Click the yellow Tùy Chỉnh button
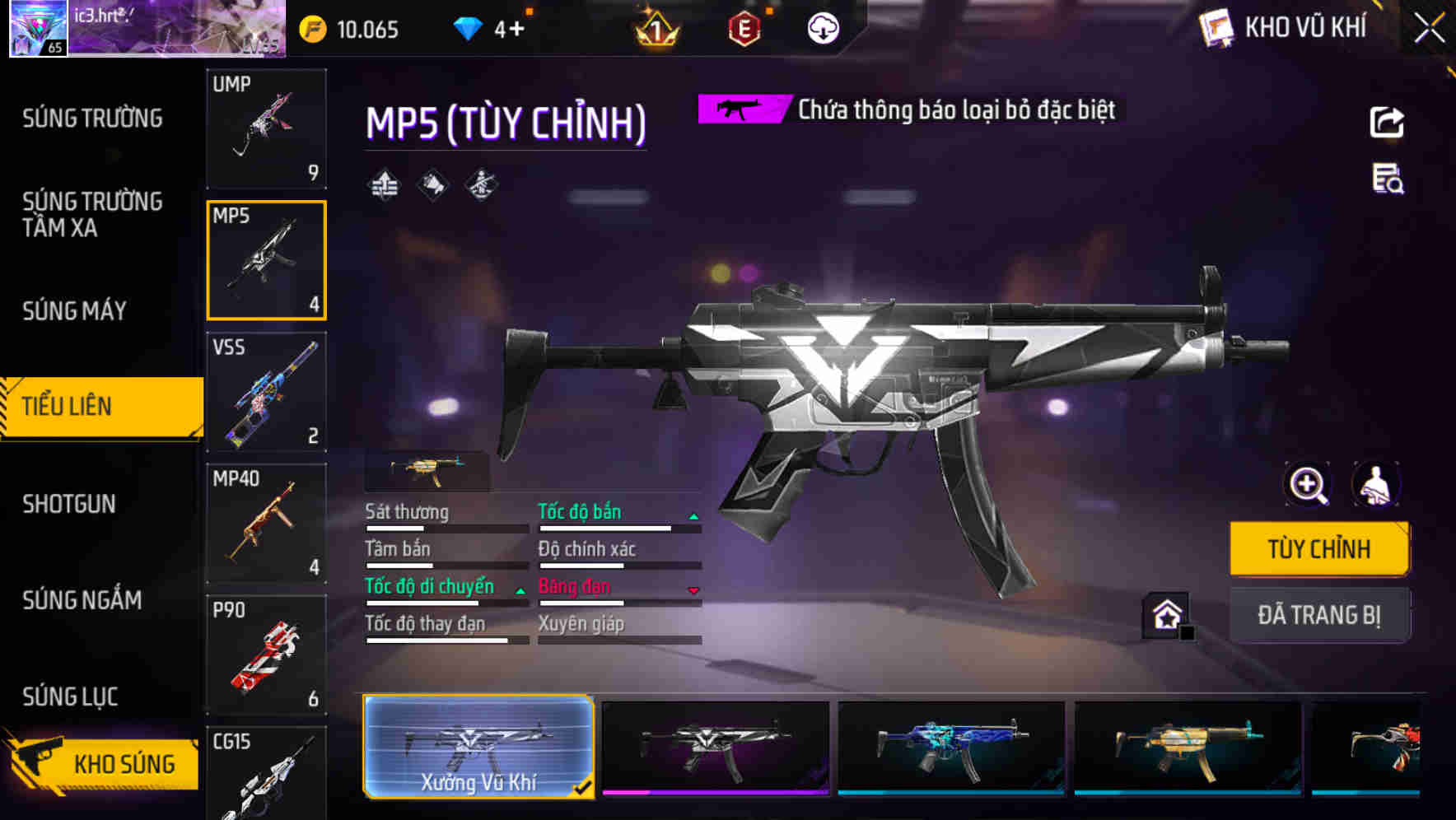 (1318, 549)
